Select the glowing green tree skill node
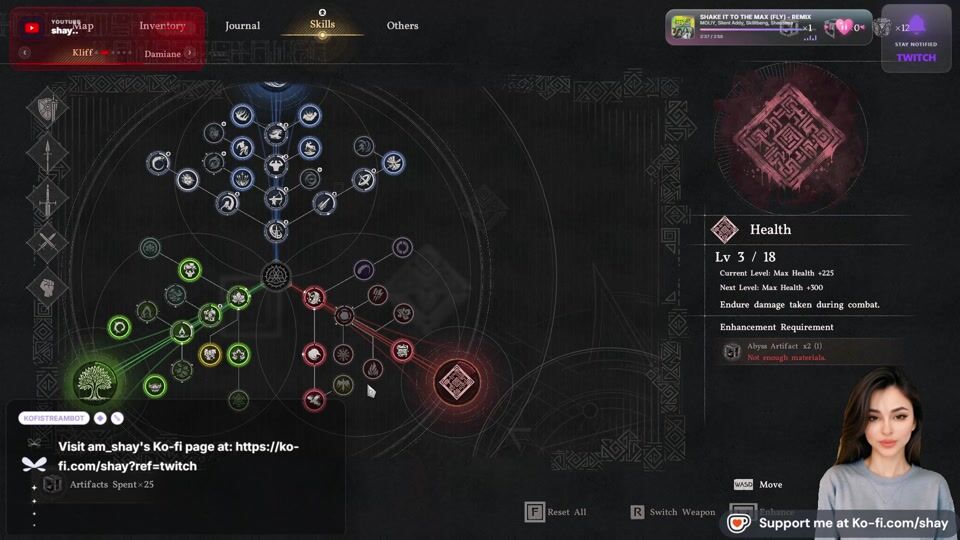Screen dimensions: 960x540 [x=95, y=381]
